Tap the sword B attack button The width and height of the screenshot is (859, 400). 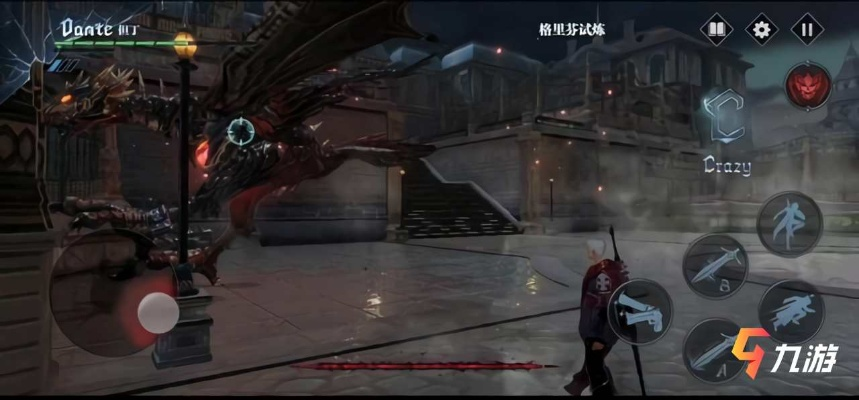point(715,265)
